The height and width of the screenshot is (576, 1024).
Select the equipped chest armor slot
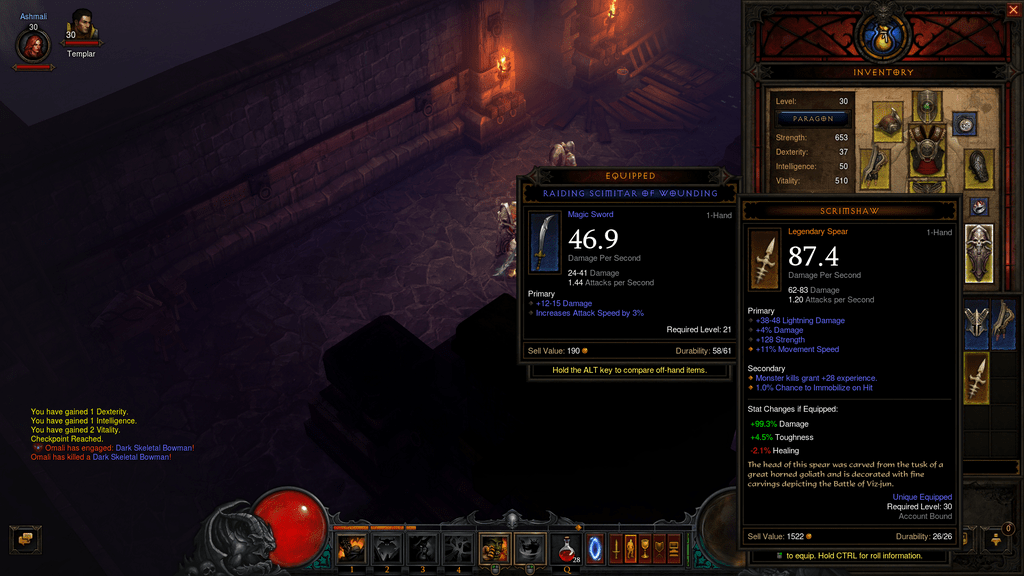(928, 150)
